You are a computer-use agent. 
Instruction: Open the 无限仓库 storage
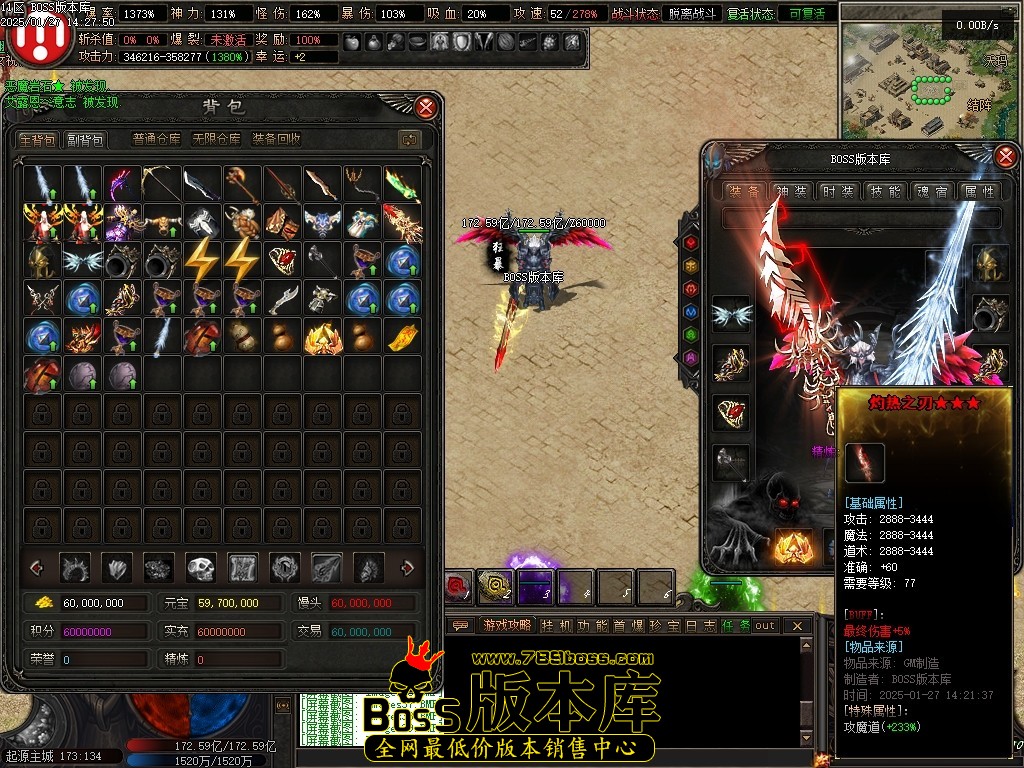click(216, 140)
